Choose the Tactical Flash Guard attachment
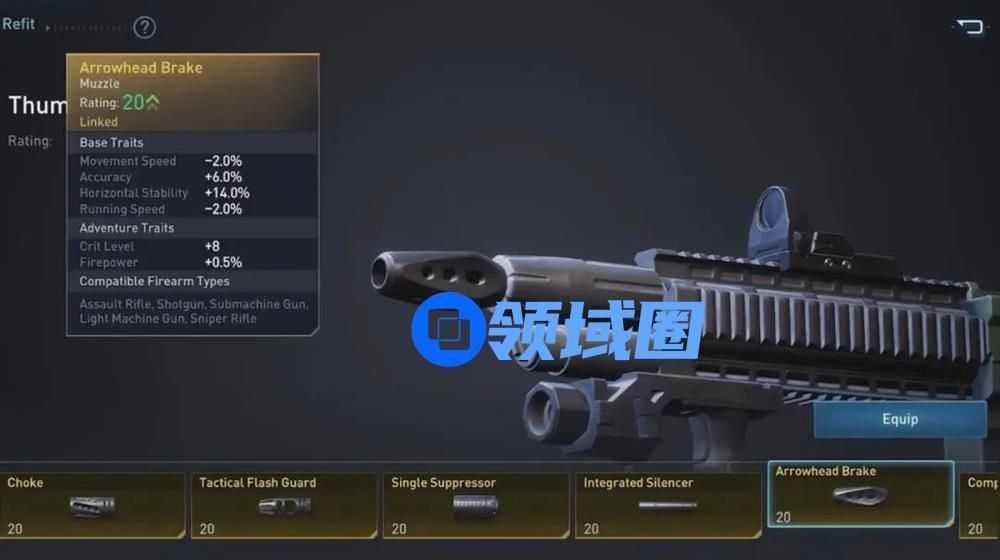This screenshot has height=560, width=1000. coord(284,506)
